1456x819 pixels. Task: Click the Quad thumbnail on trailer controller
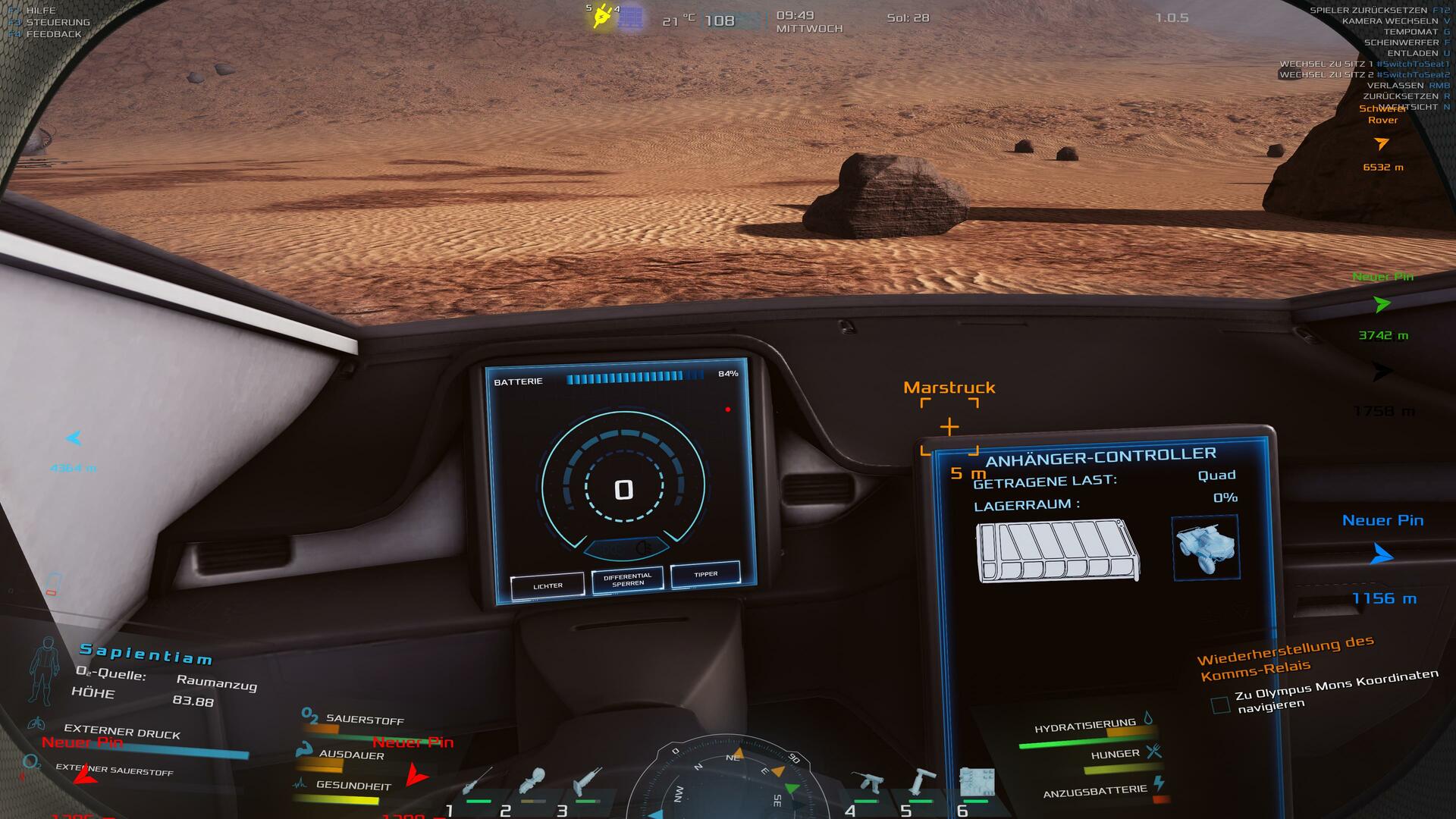point(1206,548)
